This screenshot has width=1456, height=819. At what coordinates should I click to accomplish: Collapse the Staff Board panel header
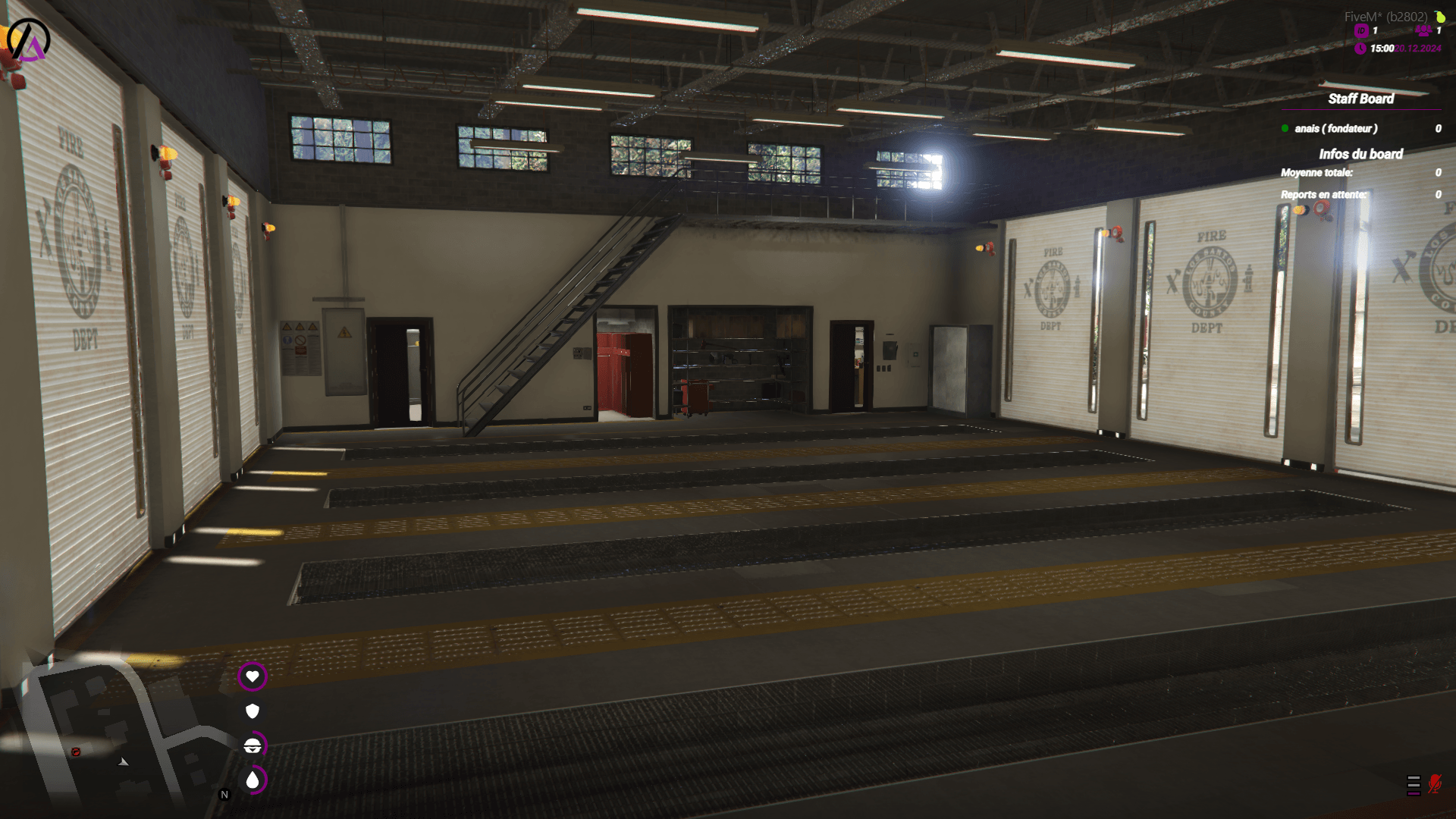(x=1361, y=99)
